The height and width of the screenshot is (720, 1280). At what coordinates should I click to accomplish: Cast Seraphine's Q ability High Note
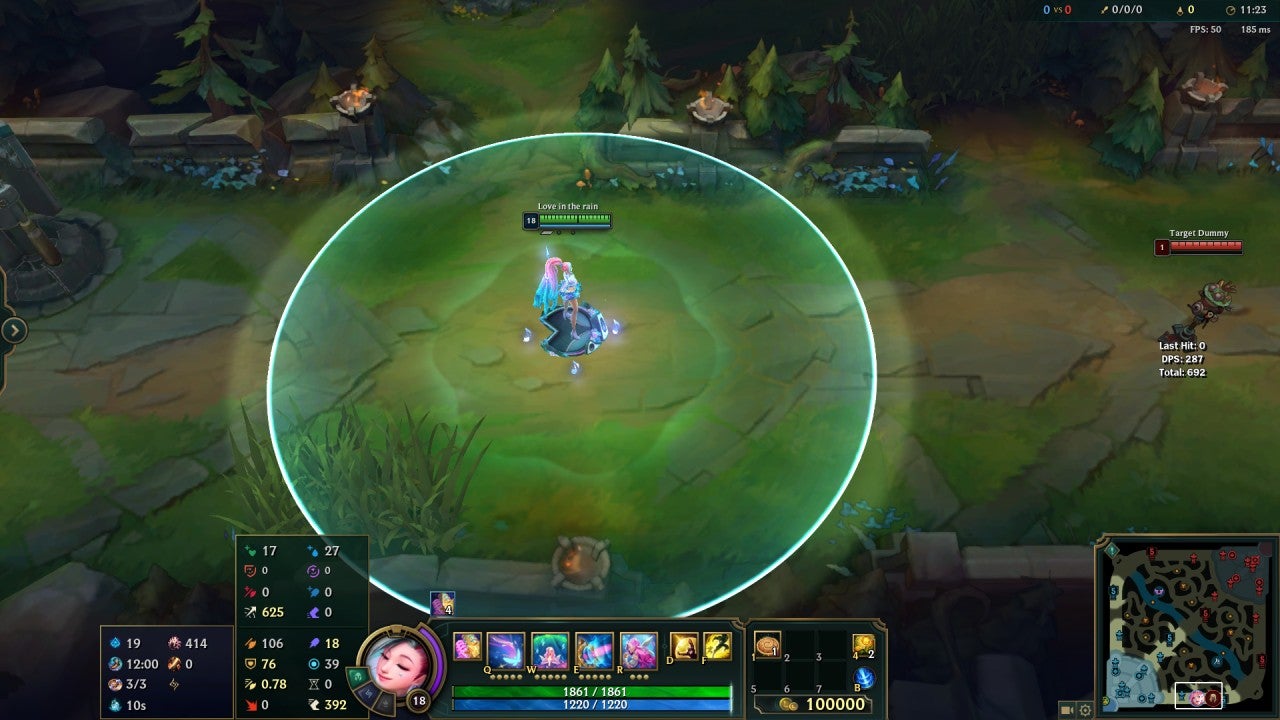(x=506, y=650)
